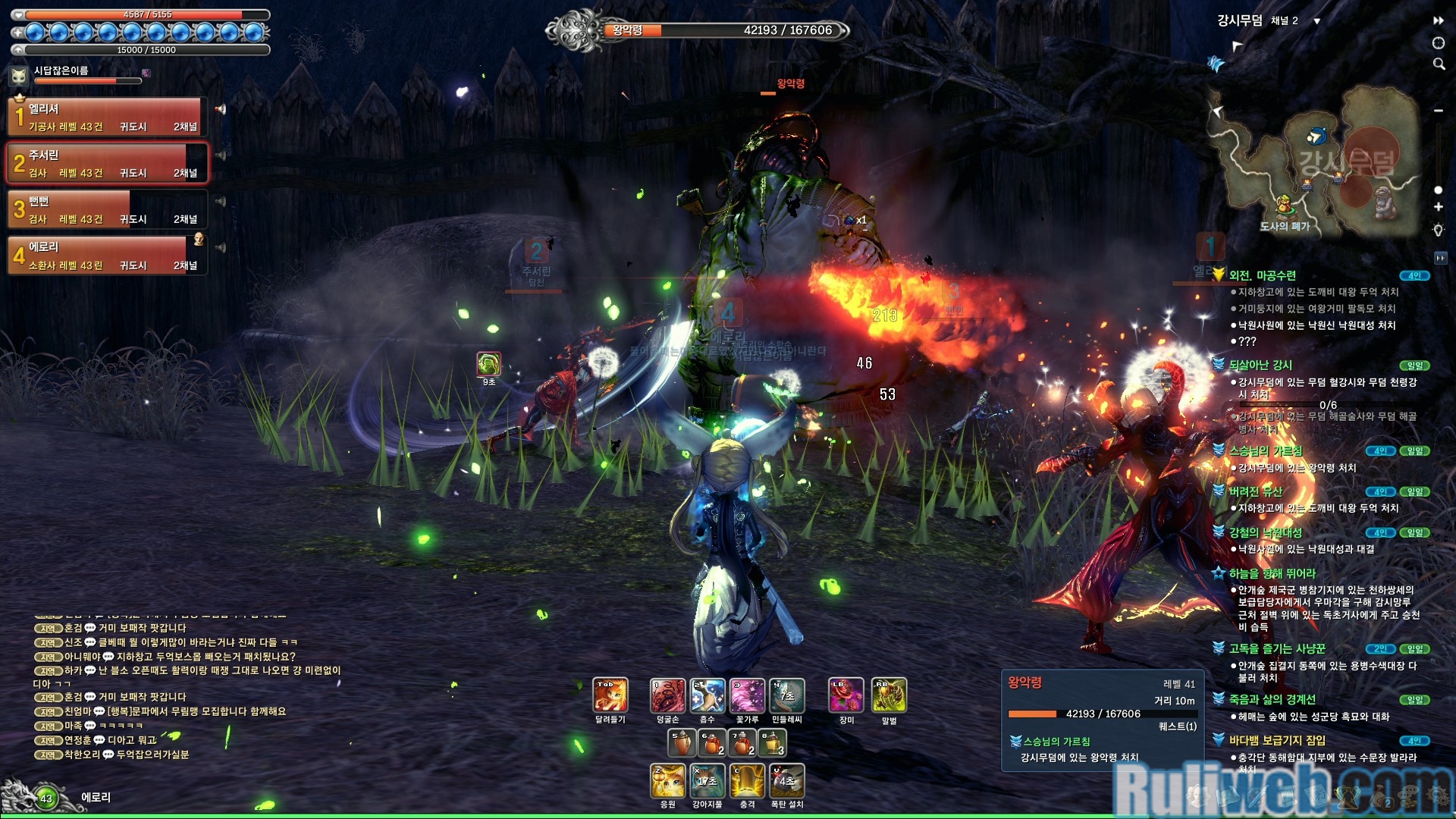Use the yellow lantern item with count 3
This screenshot has width=1456, height=819.
click(772, 743)
